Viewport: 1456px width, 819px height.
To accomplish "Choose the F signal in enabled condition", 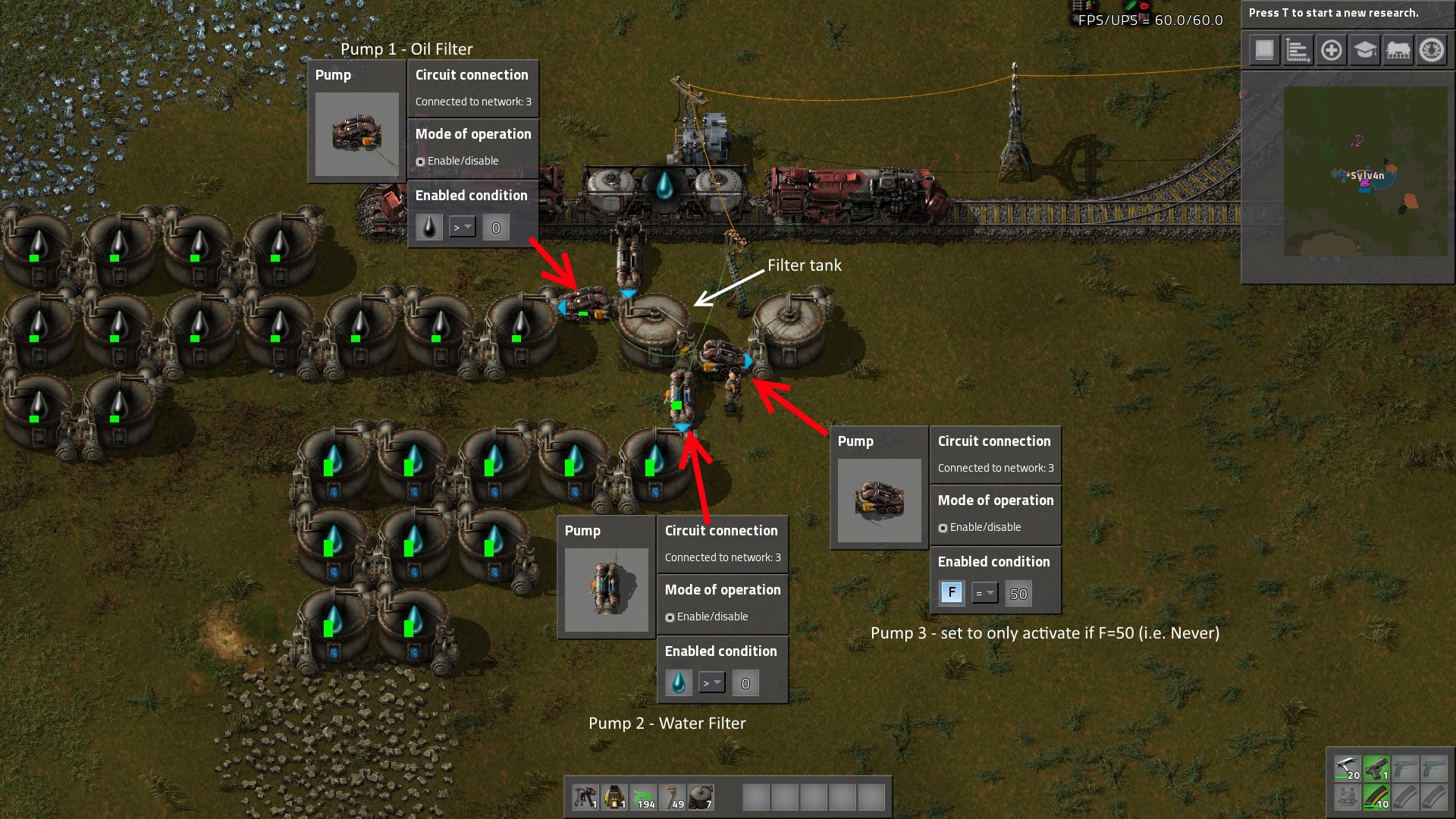I will coord(952,593).
